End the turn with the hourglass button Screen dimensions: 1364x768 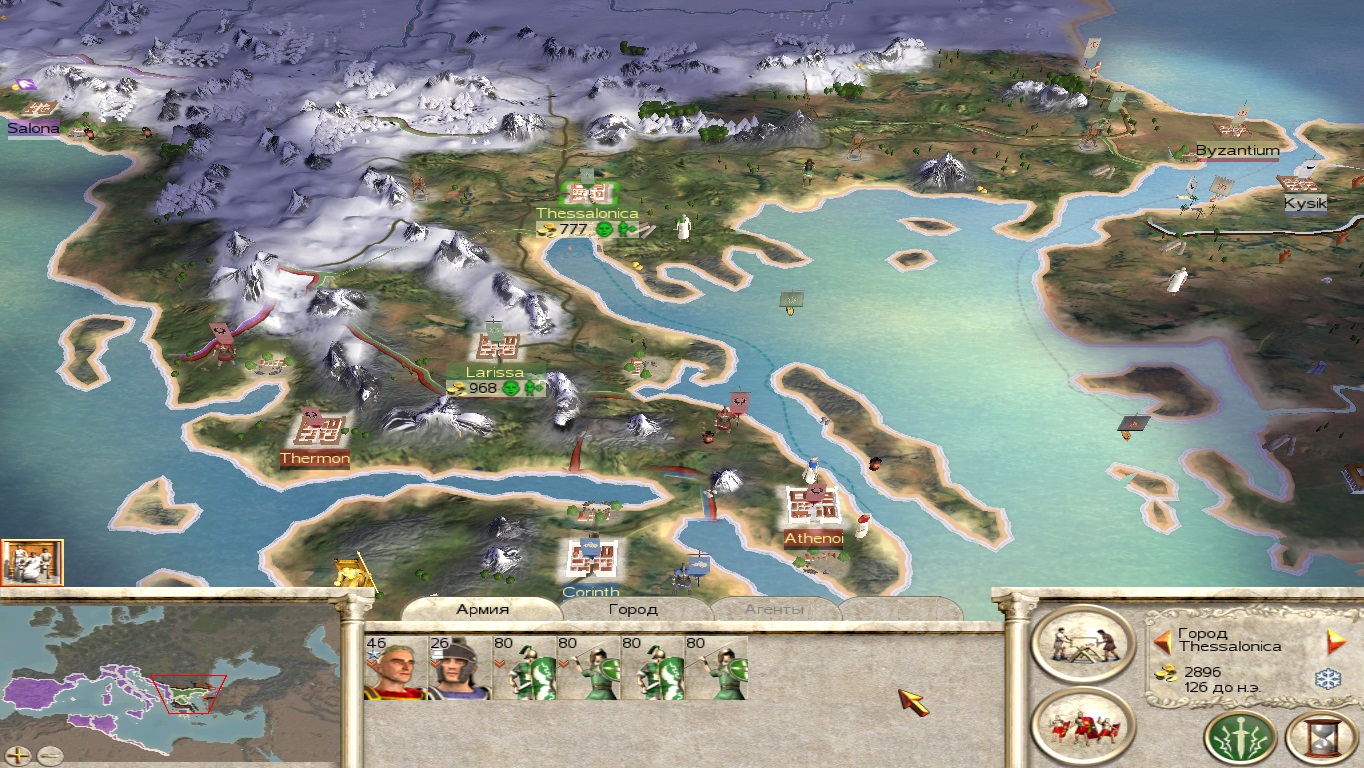click(x=1320, y=738)
